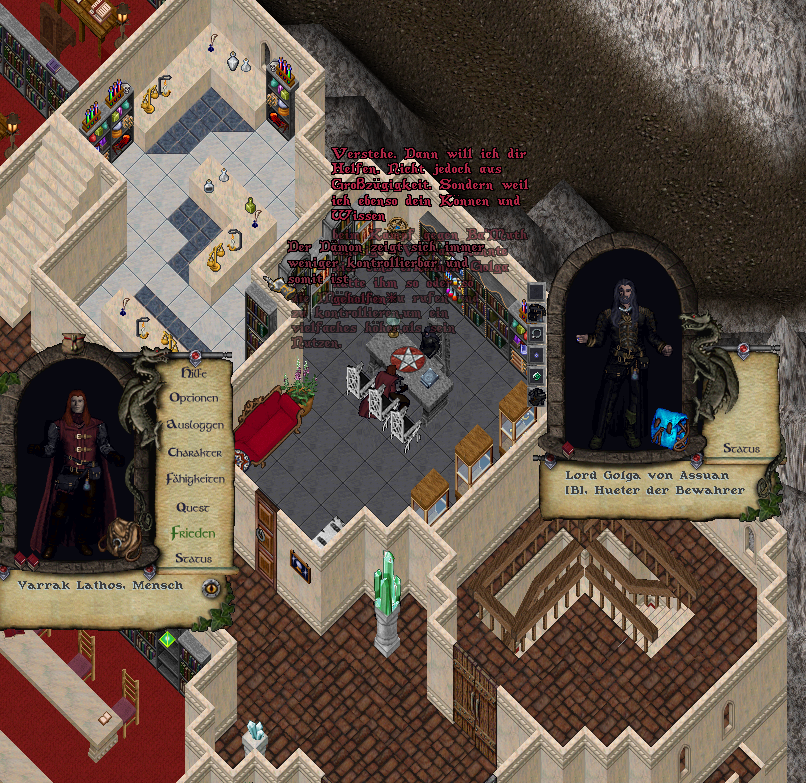The image size is (806, 783).
Task: Click the red book on Golga's paperdoll
Action: [x=568, y=449]
